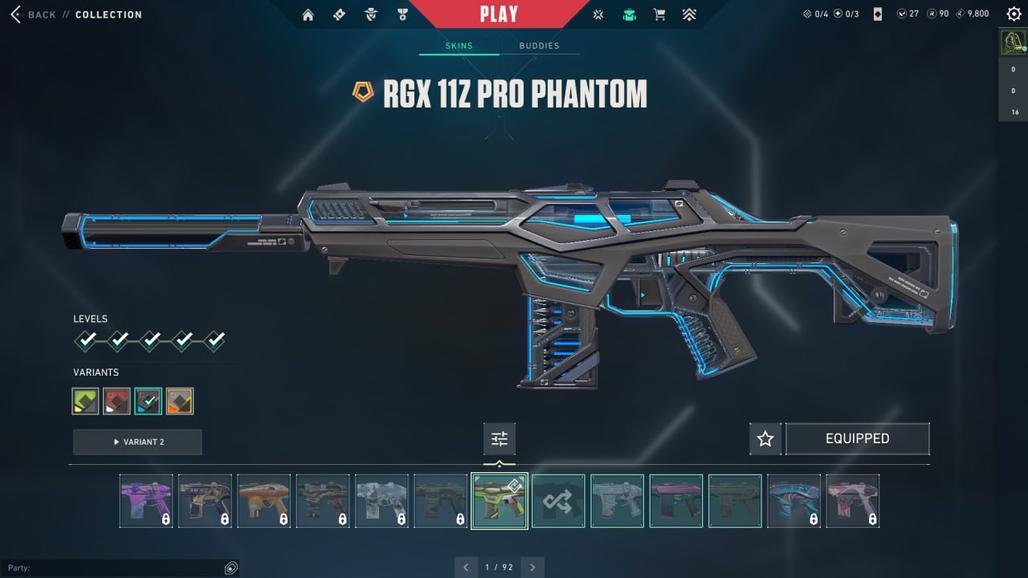
Task: Start matchmaking with the PLAY button
Action: click(x=498, y=14)
